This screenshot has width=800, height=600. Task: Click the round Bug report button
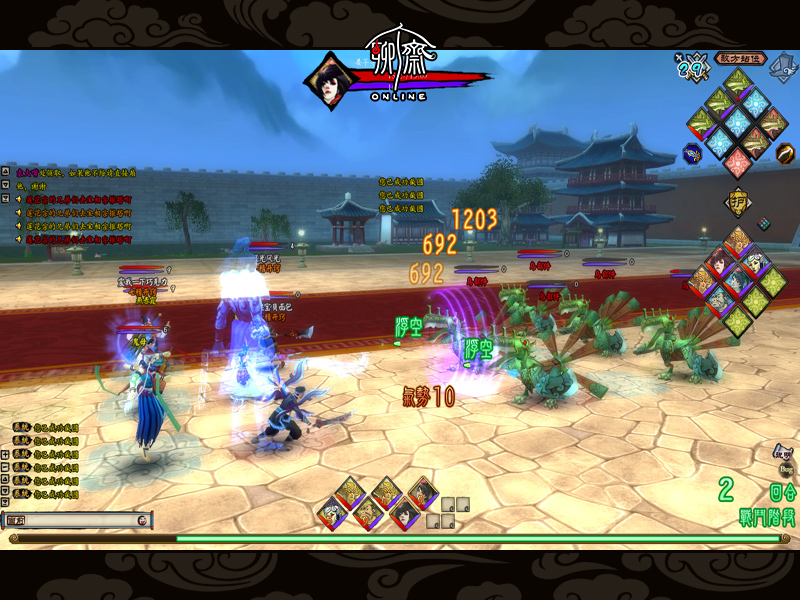[x=785, y=468]
